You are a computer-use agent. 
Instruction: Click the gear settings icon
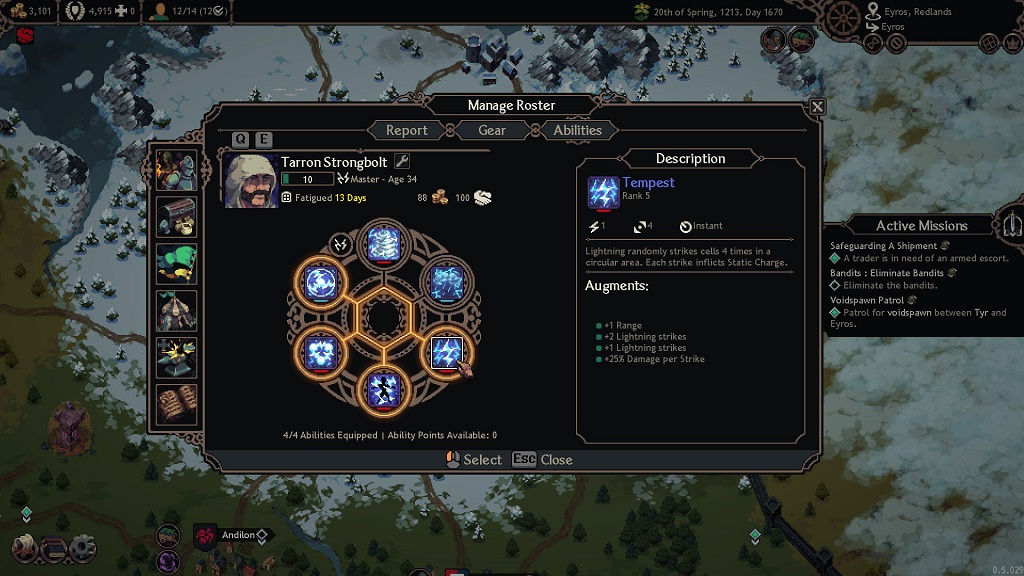coord(82,548)
